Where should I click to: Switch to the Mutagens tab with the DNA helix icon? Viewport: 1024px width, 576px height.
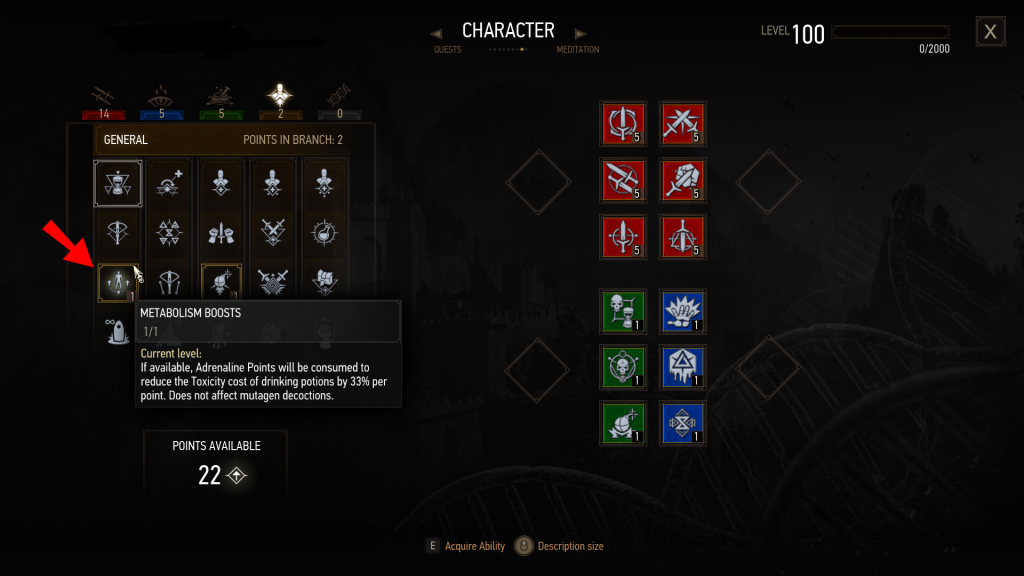coord(336,97)
